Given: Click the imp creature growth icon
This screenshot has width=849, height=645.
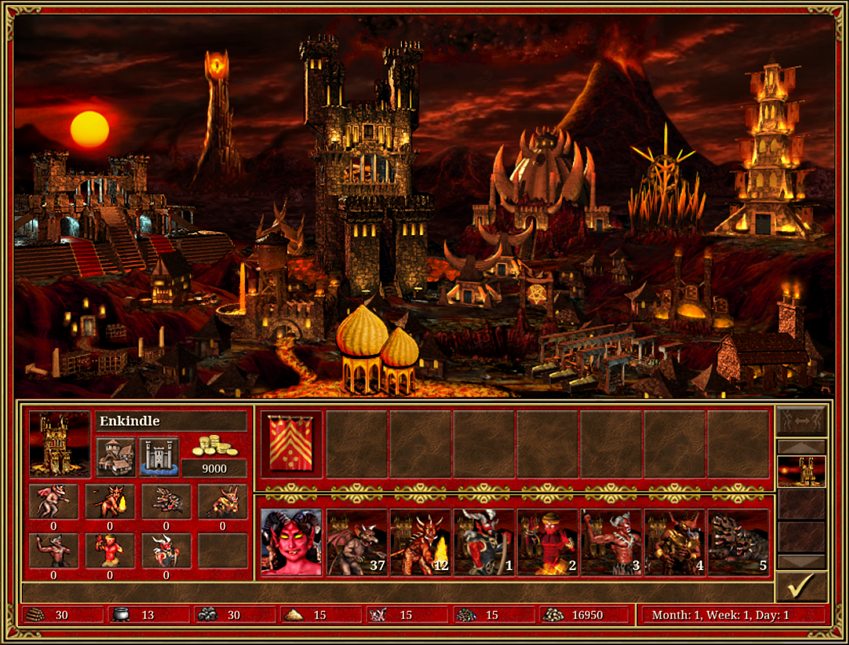Looking at the screenshot, I should tap(52, 502).
